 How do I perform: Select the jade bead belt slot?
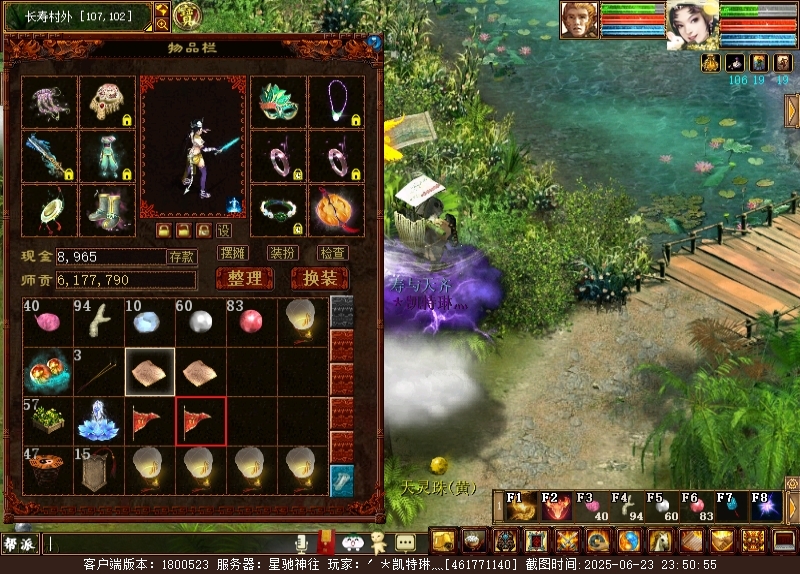(278, 210)
